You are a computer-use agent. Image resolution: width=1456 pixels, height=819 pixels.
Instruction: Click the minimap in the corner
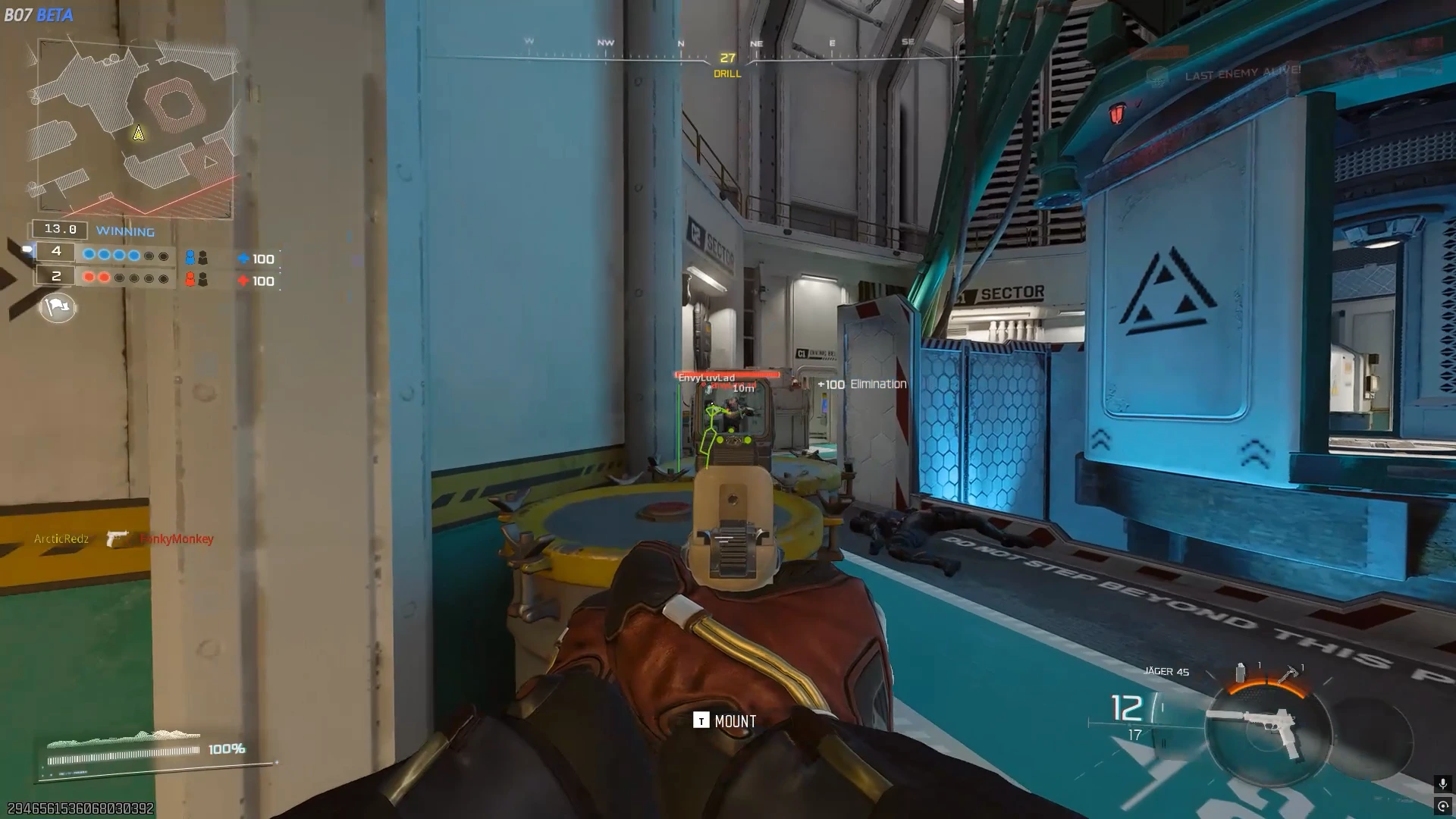click(x=134, y=129)
